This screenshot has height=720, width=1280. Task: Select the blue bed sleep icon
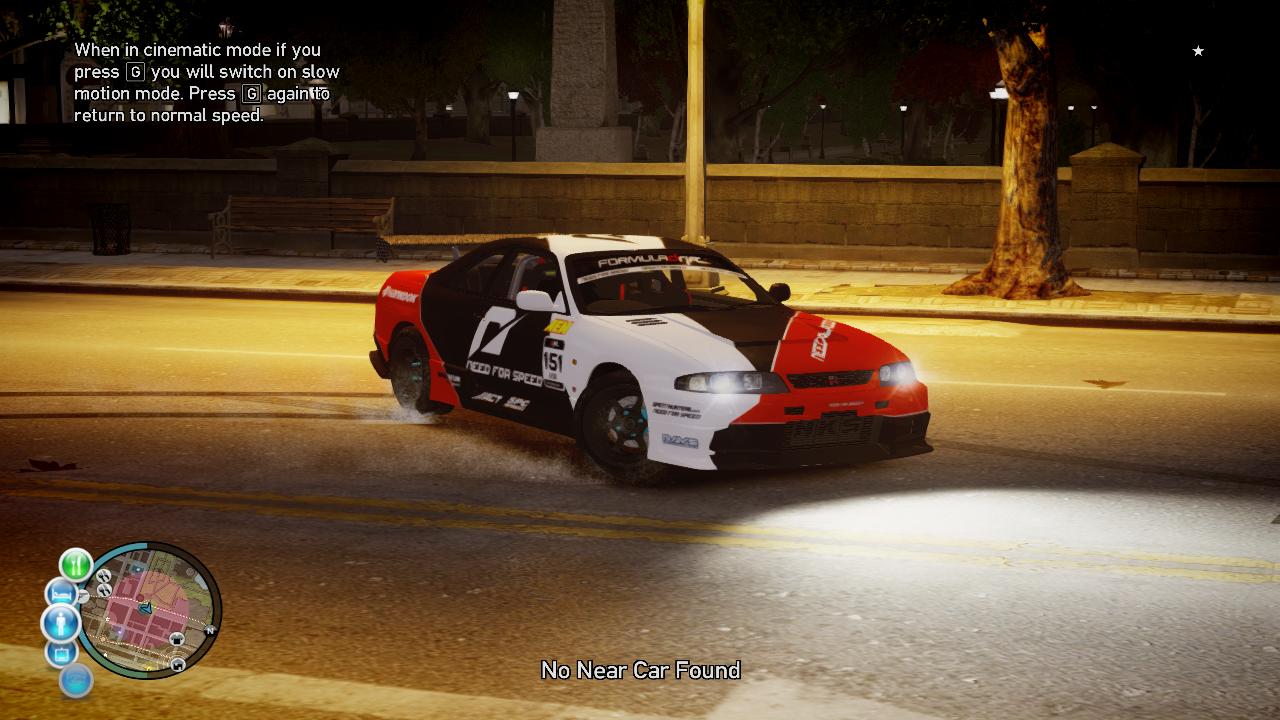coord(60,594)
